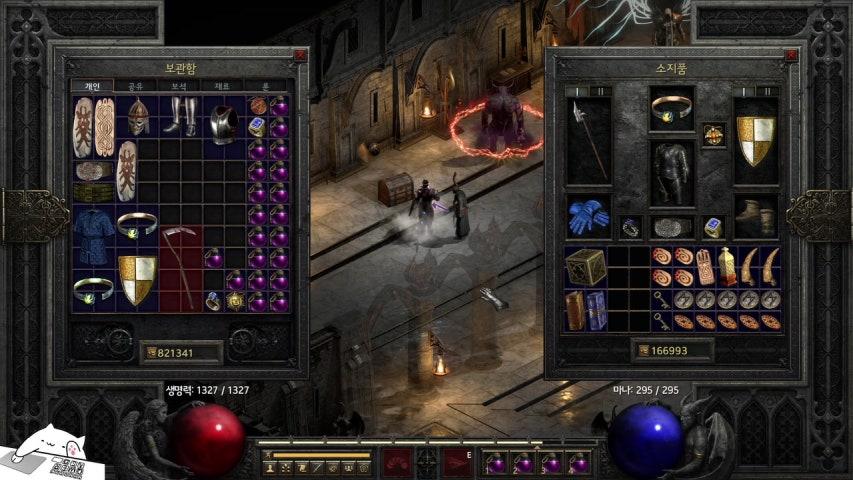The image size is (853, 480).
Task: Select the 재료 stash tab
Action: click(221, 87)
